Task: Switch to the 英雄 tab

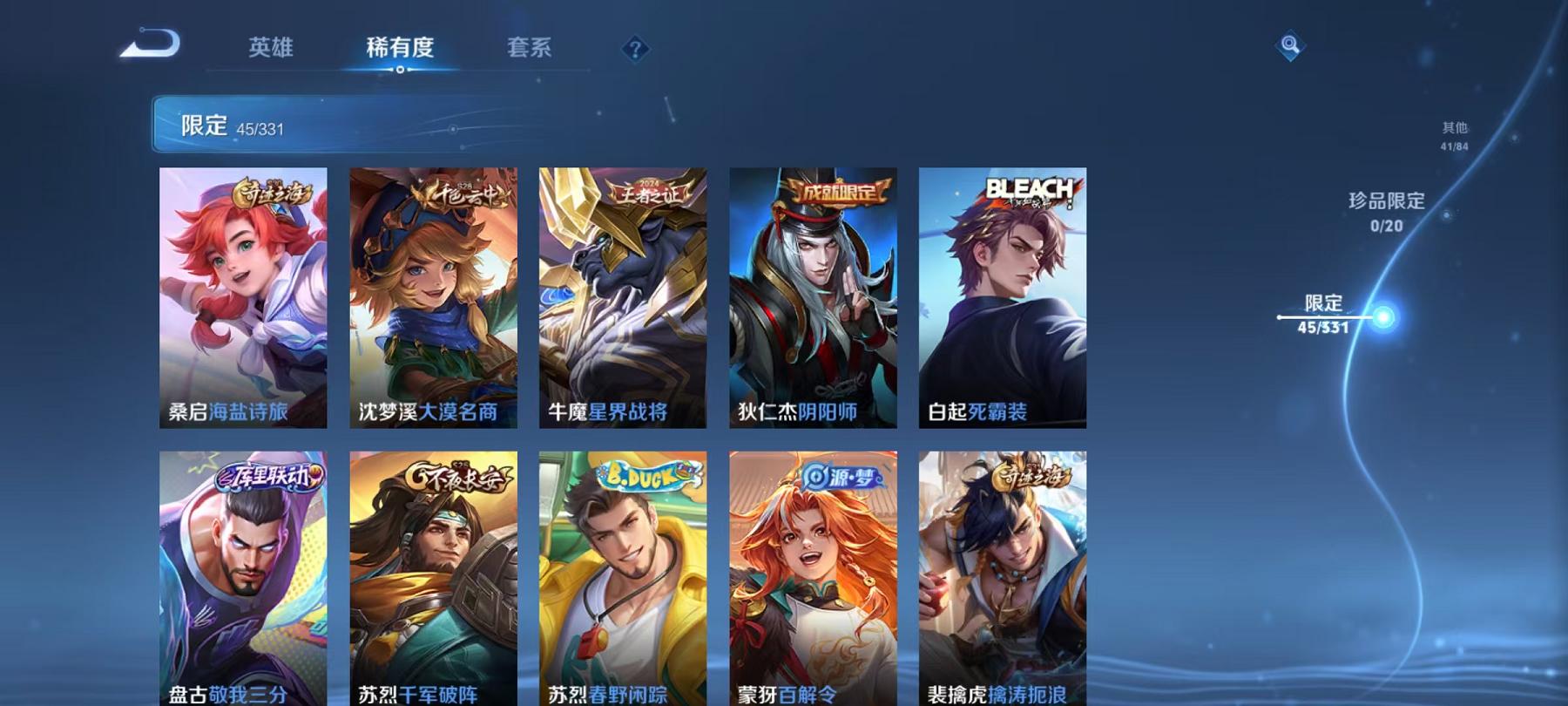Action: (270, 50)
